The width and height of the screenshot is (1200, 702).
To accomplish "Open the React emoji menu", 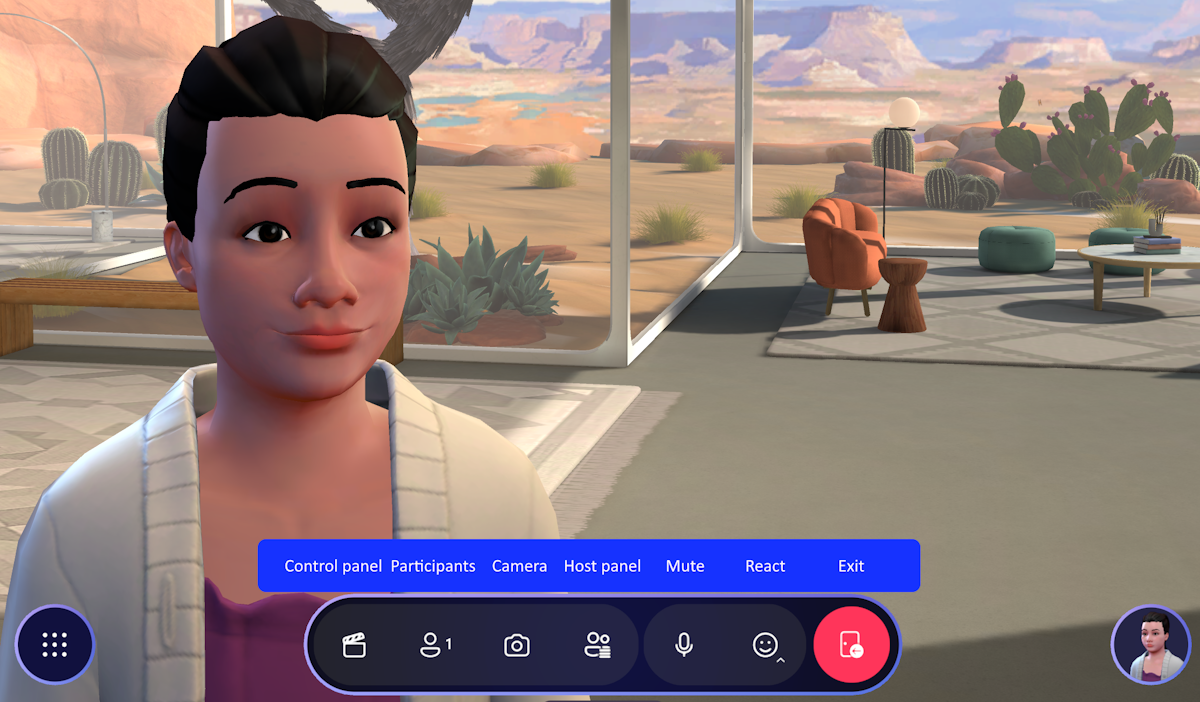I will [766, 646].
